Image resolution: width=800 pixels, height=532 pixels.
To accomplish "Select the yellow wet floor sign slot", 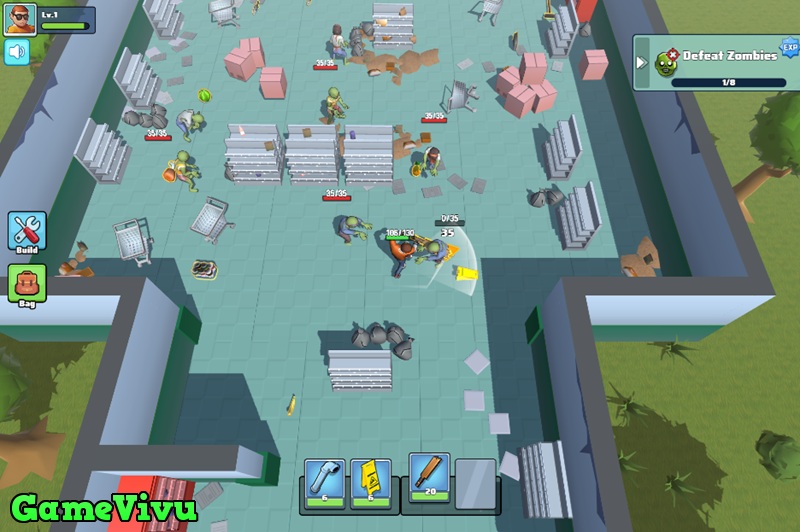I will 370,480.
